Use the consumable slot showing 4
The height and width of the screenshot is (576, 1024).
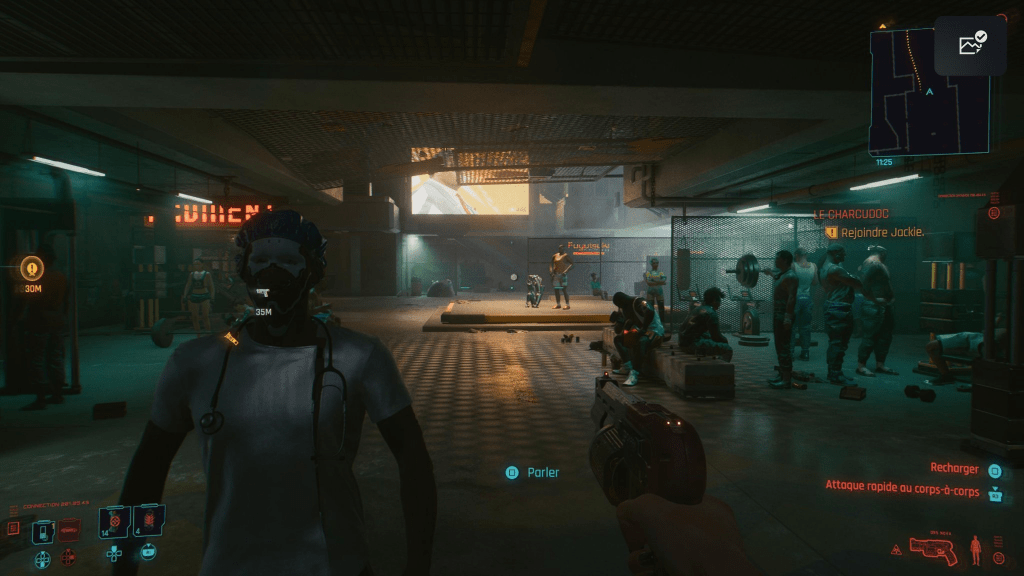(149, 522)
